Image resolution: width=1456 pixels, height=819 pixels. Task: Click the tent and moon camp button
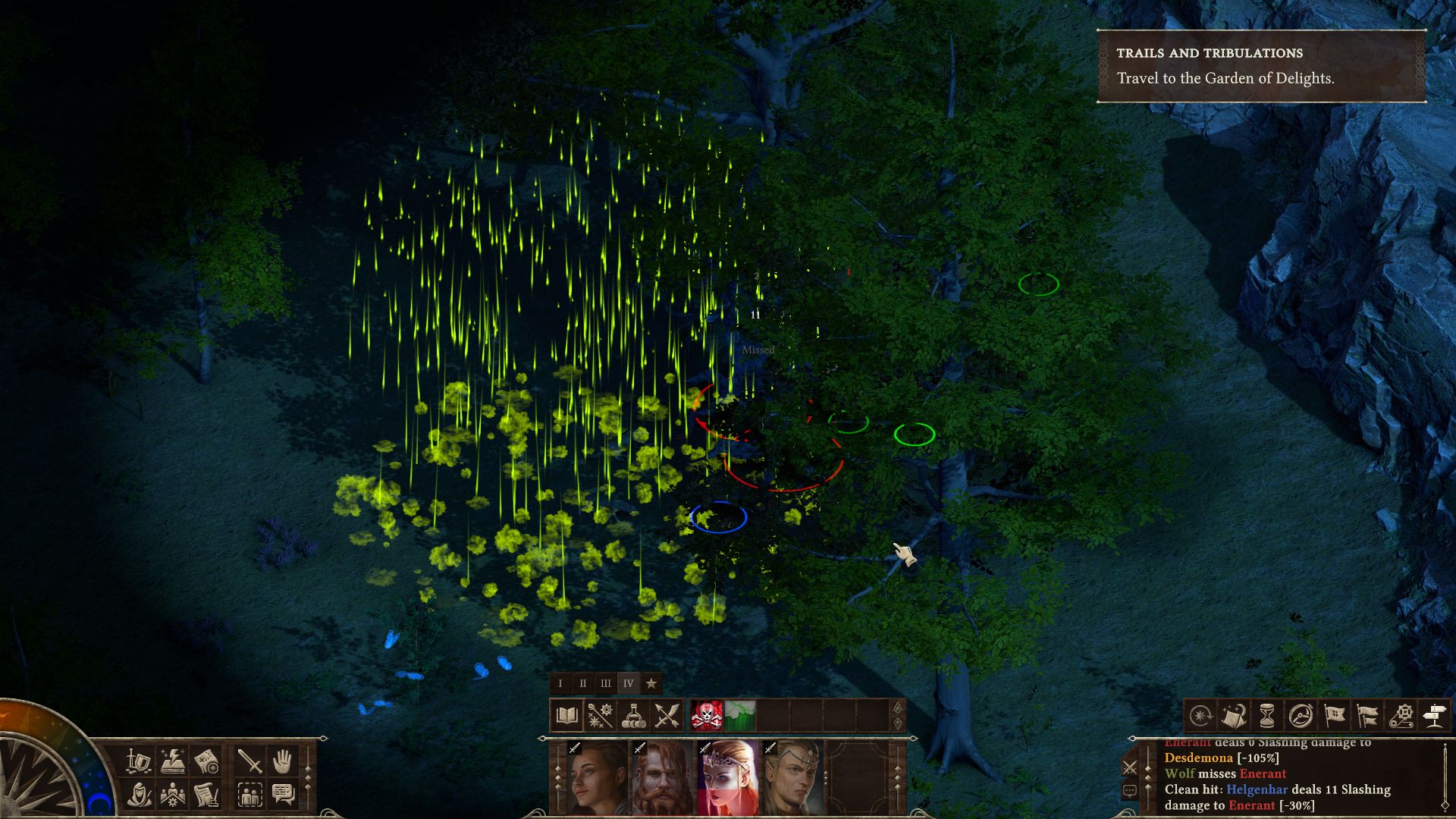coord(1234,715)
